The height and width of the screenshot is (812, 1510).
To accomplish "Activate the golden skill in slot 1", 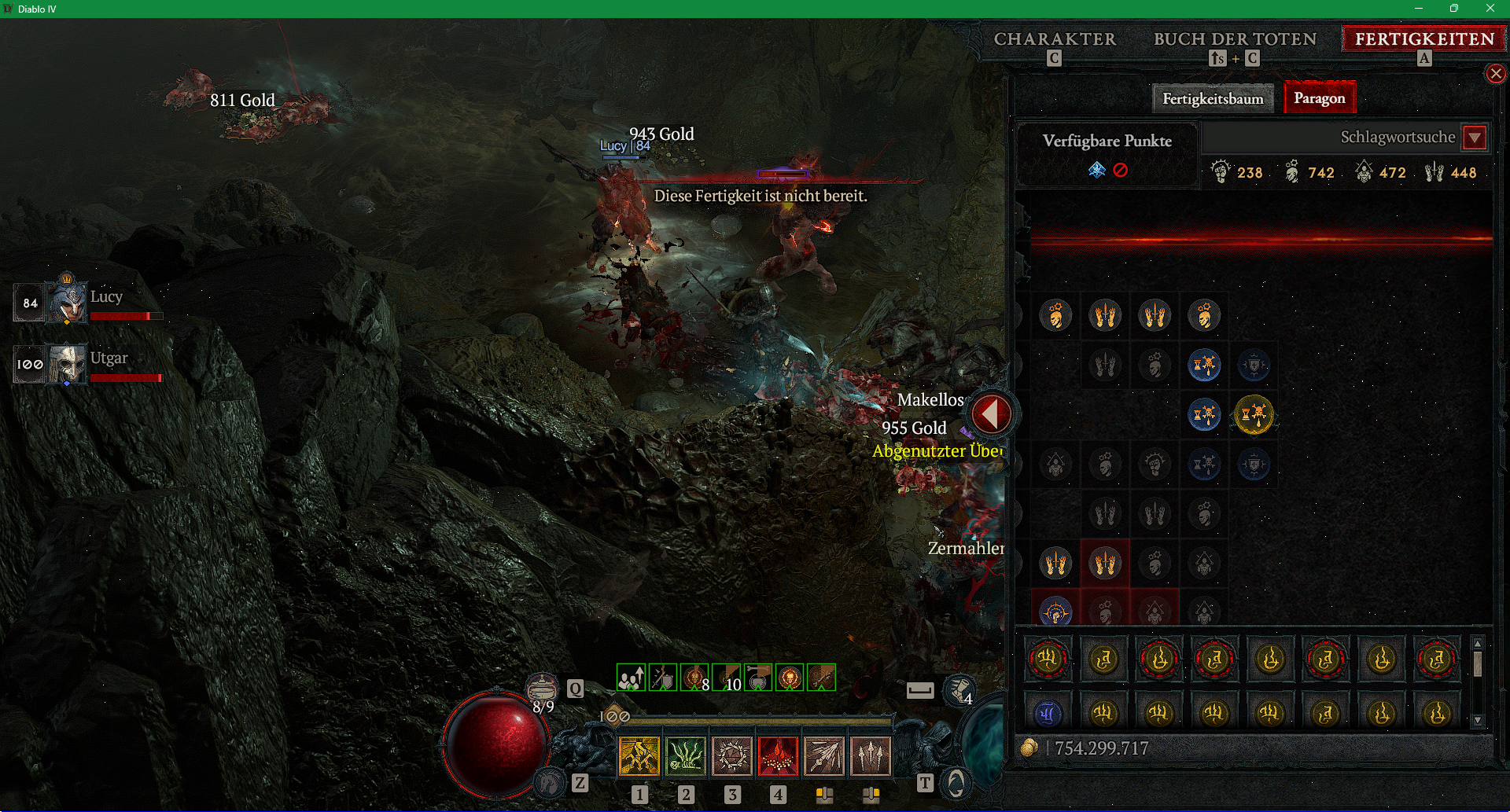I will pyautogui.click(x=639, y=756).
